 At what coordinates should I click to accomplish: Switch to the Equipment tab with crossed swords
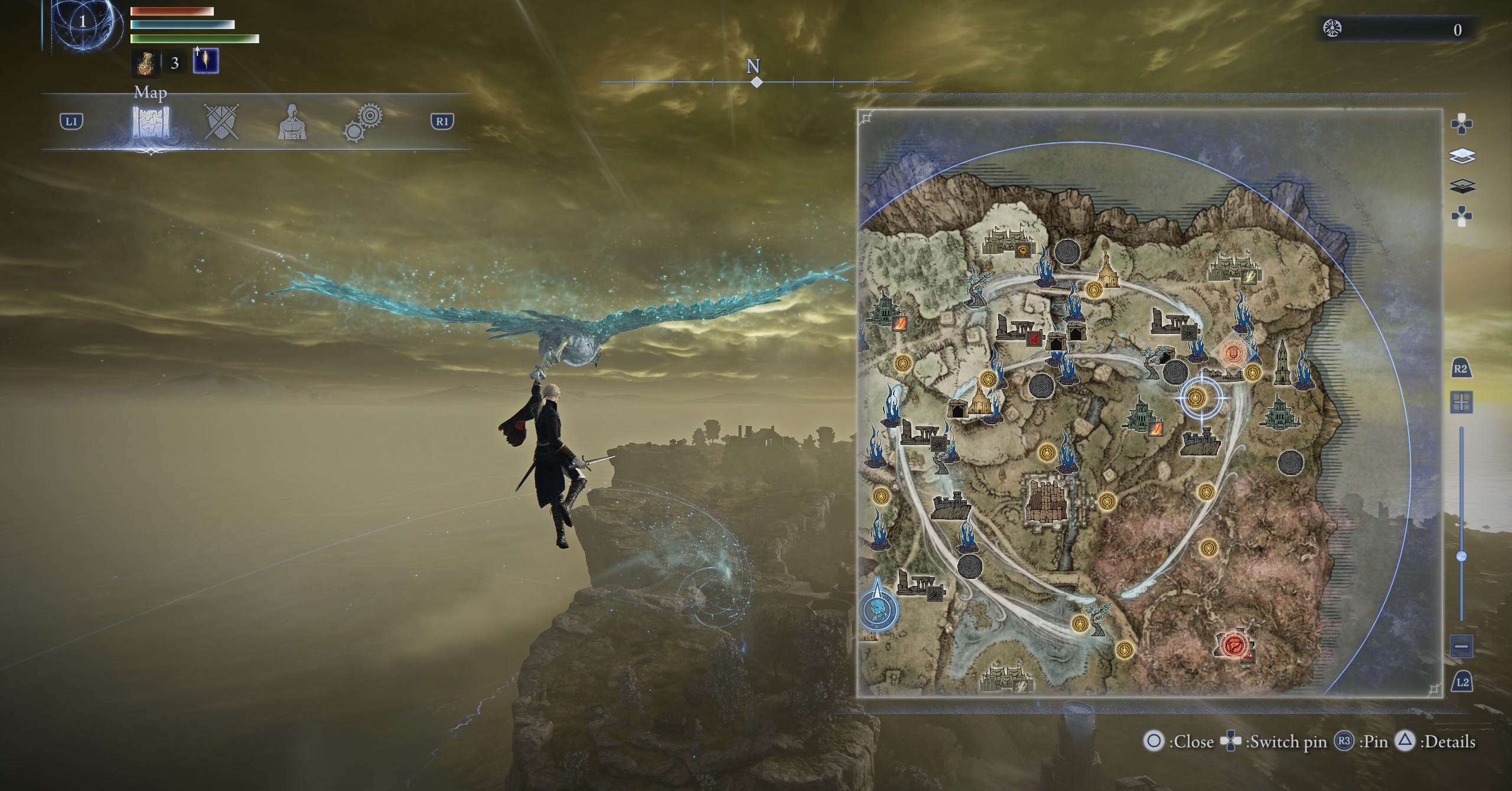point(222,122)
